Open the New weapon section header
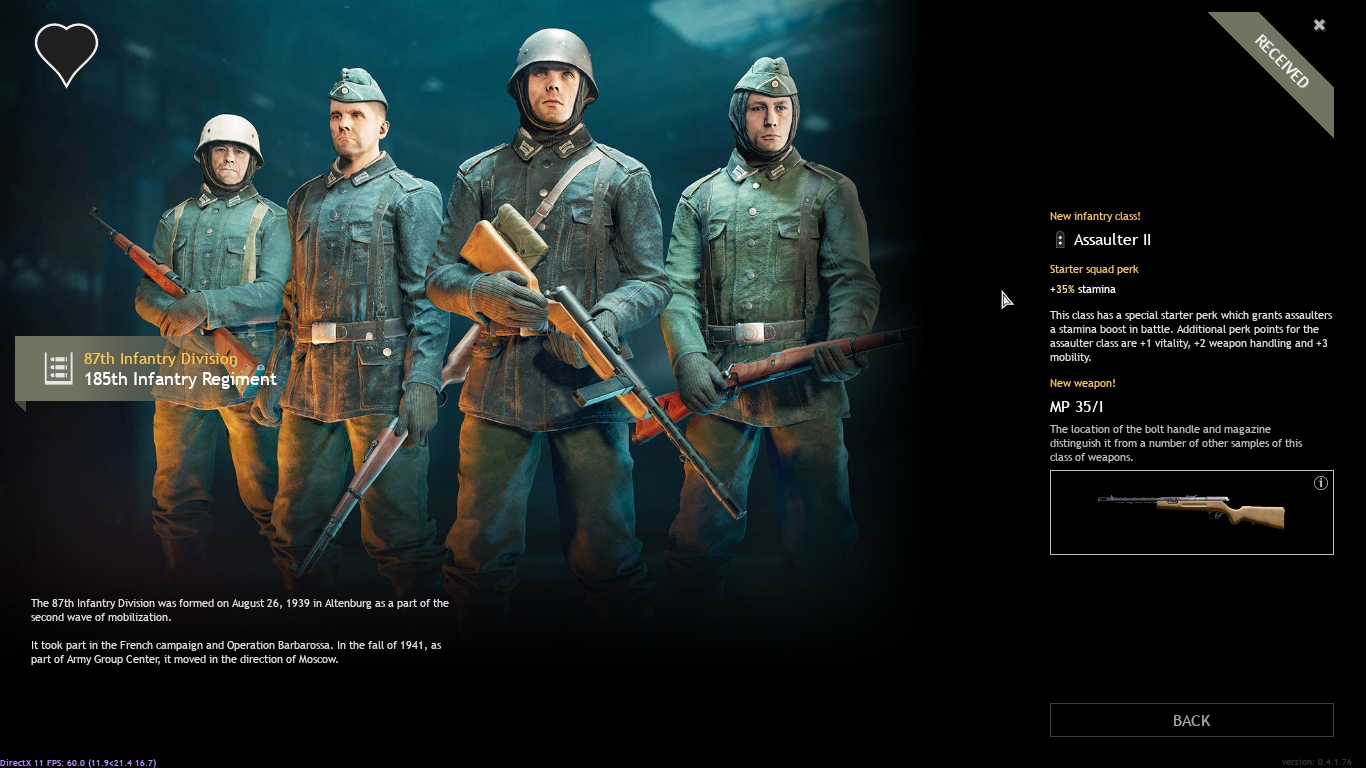Screen dimensions: 1366x768 [1083, 383]
